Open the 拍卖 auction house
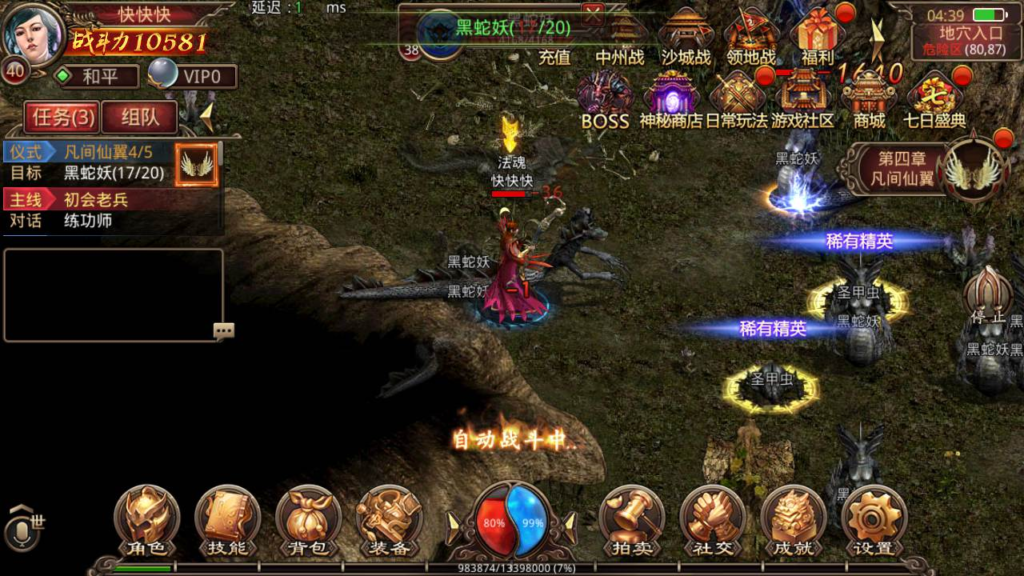The width and height of the screenshot is (1024, 576). (x=631, y=520)
